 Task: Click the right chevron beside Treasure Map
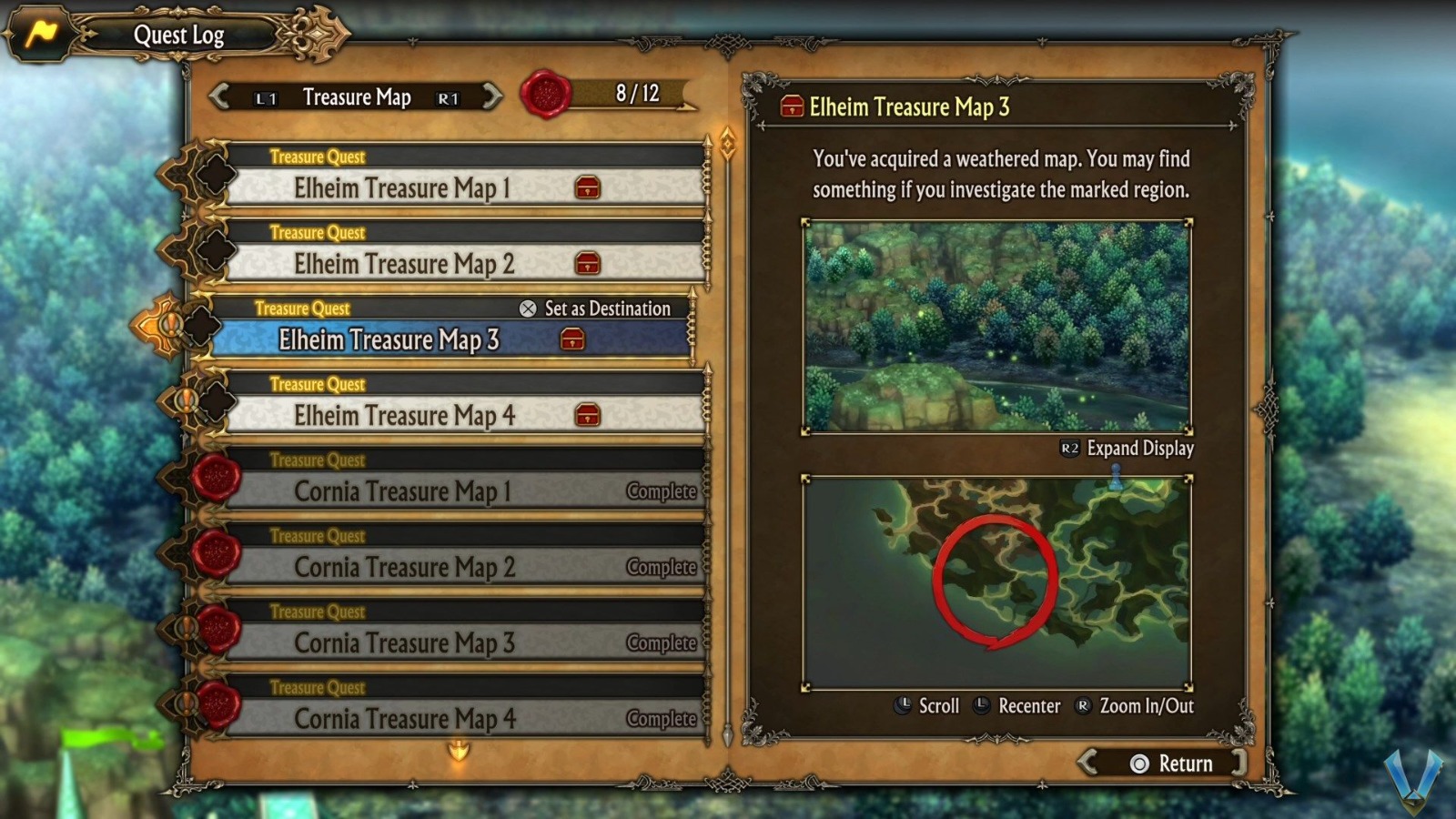coord(490,96)
